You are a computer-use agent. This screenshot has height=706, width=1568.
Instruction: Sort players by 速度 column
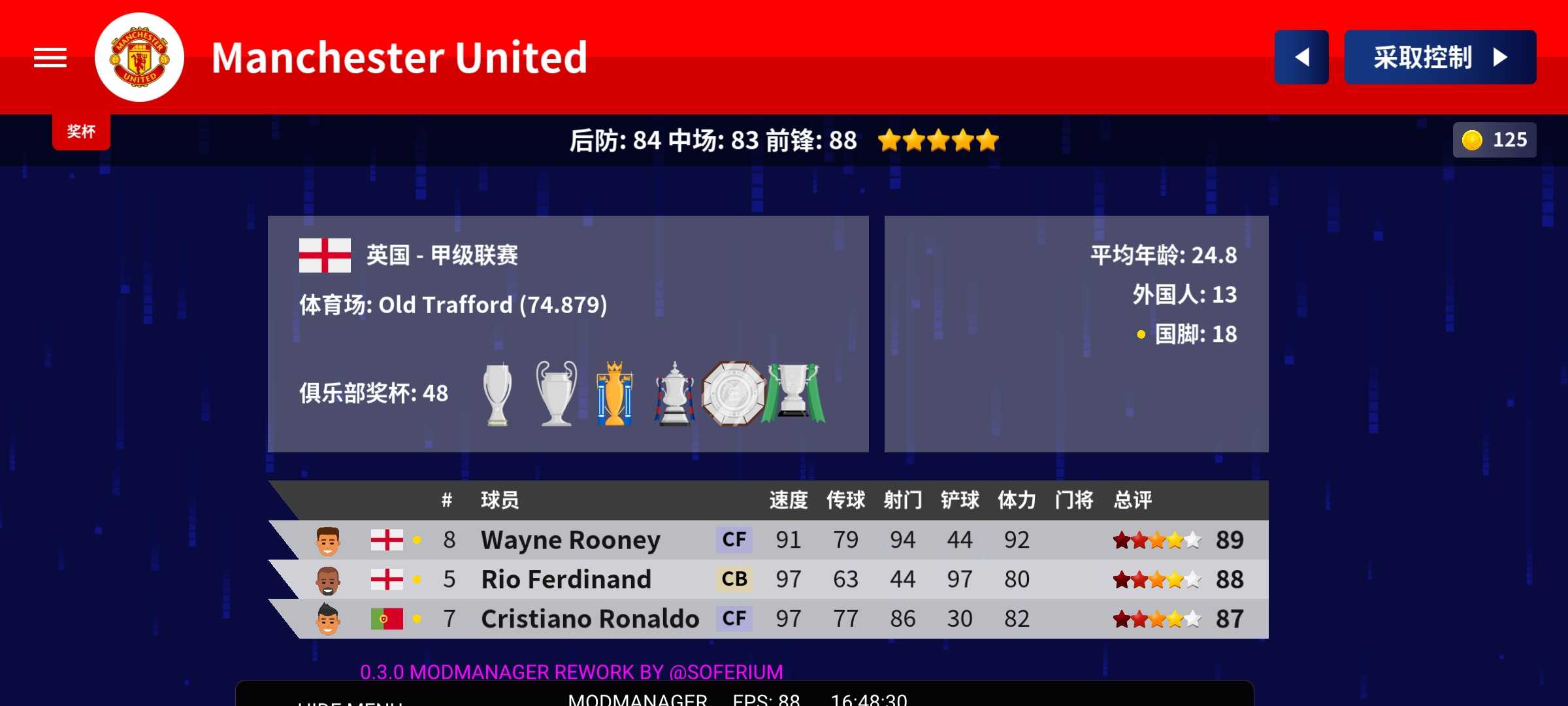pyautogui.click(x=788, y=500)
